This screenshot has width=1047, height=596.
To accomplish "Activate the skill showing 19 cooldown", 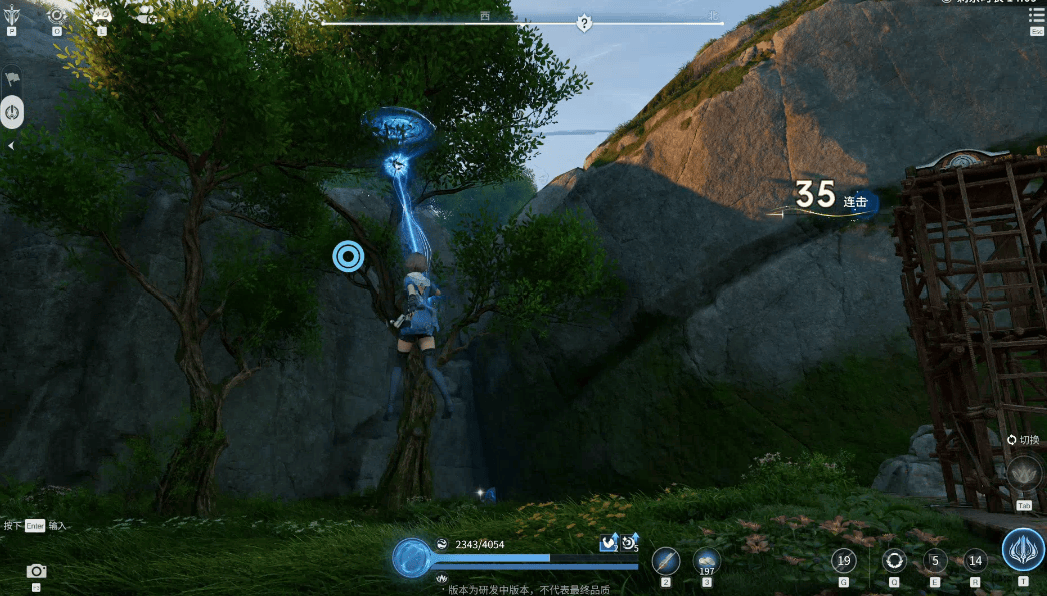I will [x=844, y=561].
